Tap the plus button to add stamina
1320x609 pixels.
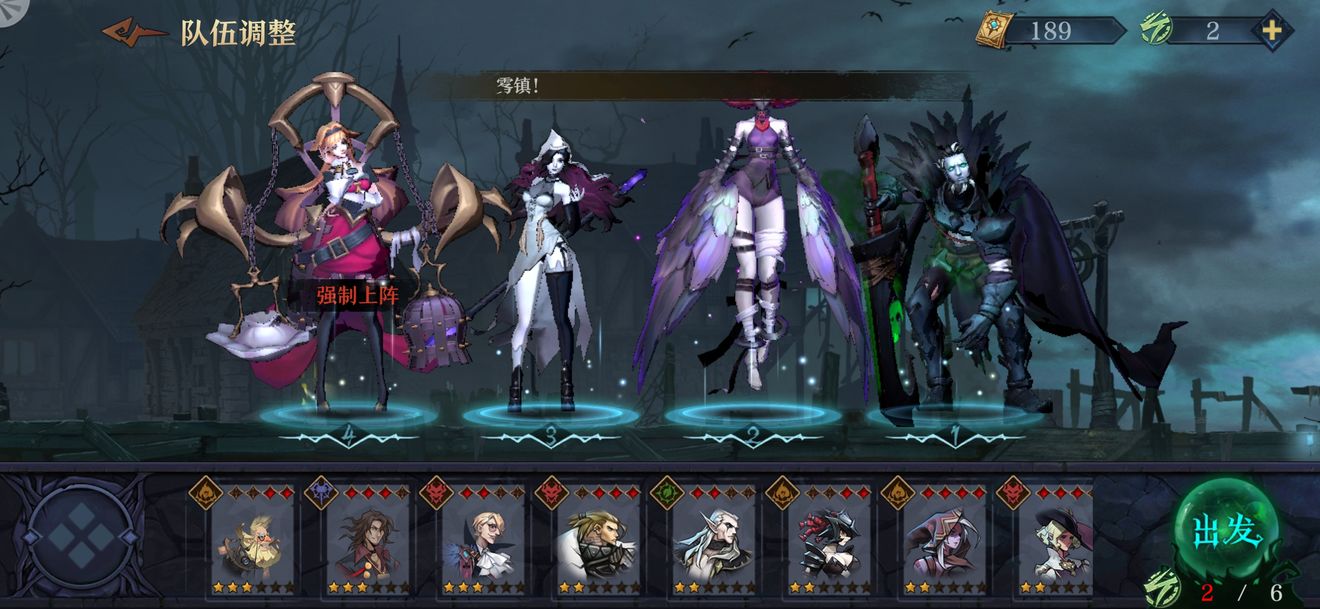click(x=1271, y=31)
